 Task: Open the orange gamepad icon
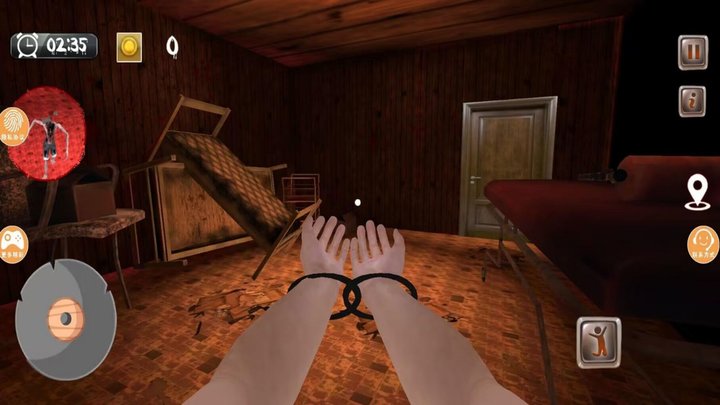tap(13, 244)
